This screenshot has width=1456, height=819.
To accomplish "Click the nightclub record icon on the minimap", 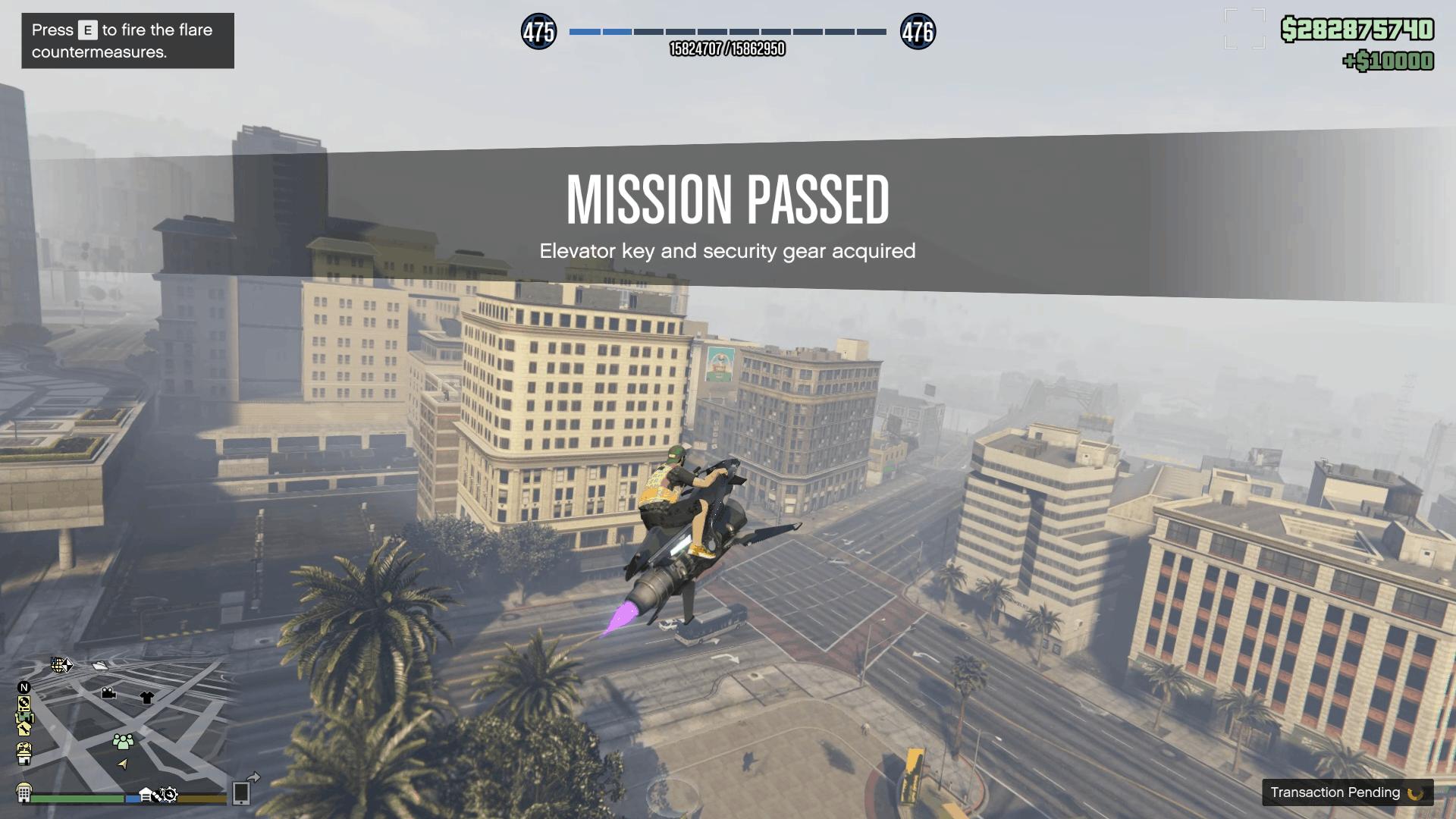I will click(x=24, y=704).
